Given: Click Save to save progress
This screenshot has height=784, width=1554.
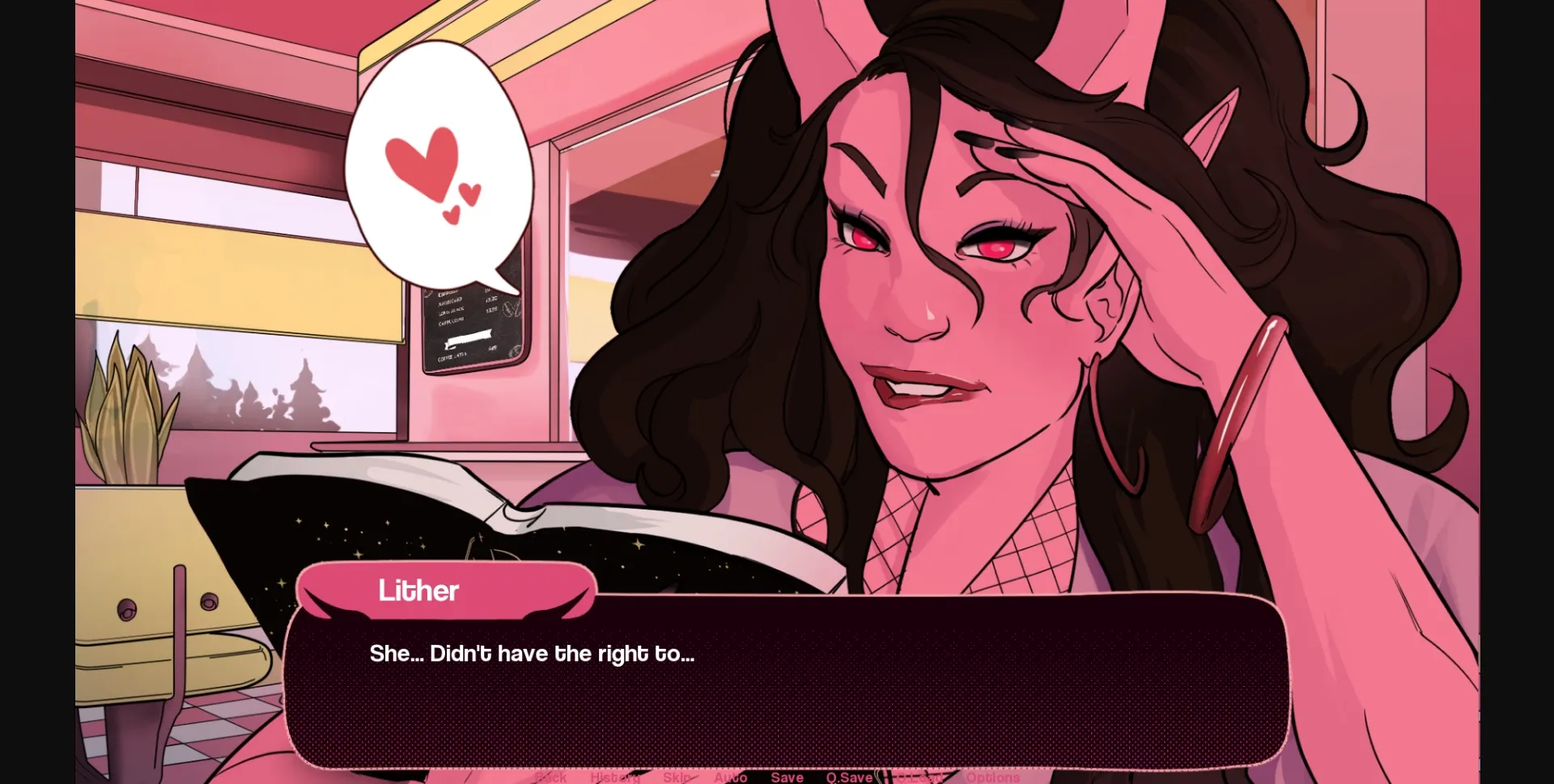Looking at the screenshot, I should [x=788, y=777].
